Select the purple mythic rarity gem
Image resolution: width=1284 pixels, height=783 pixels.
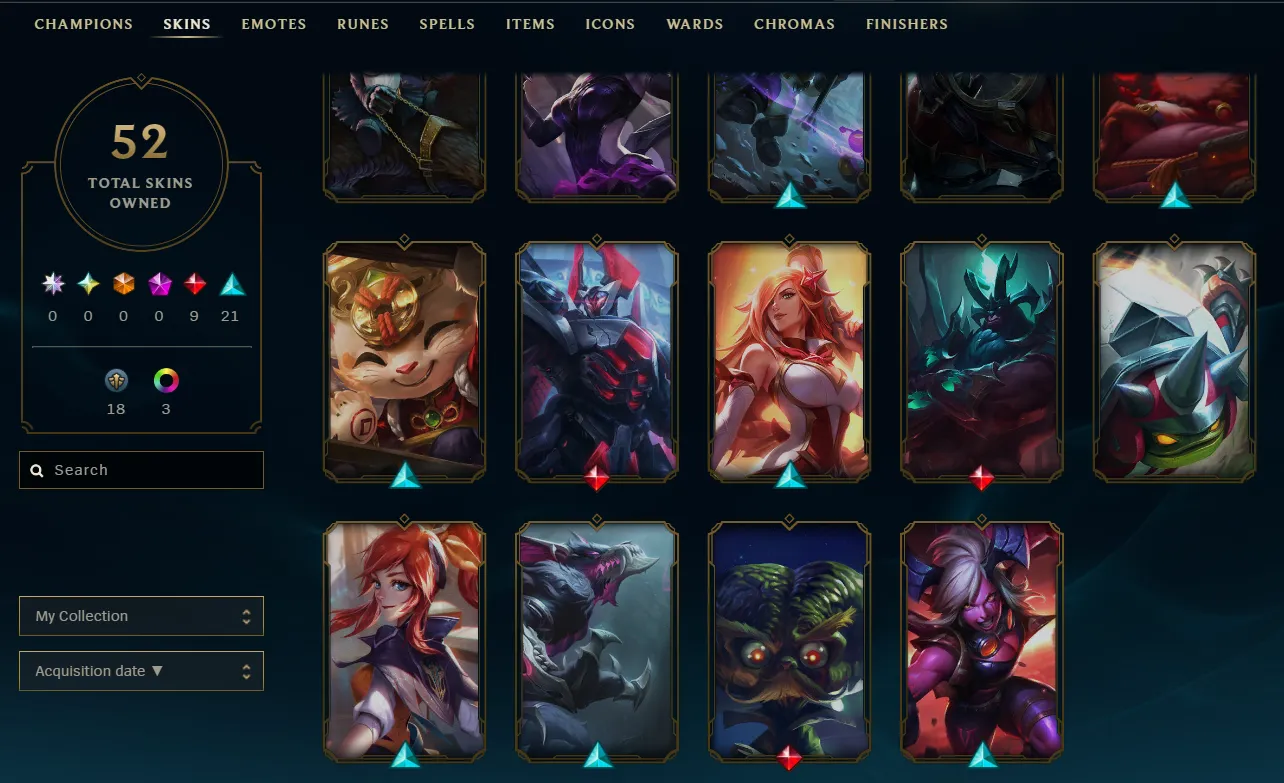159,283
